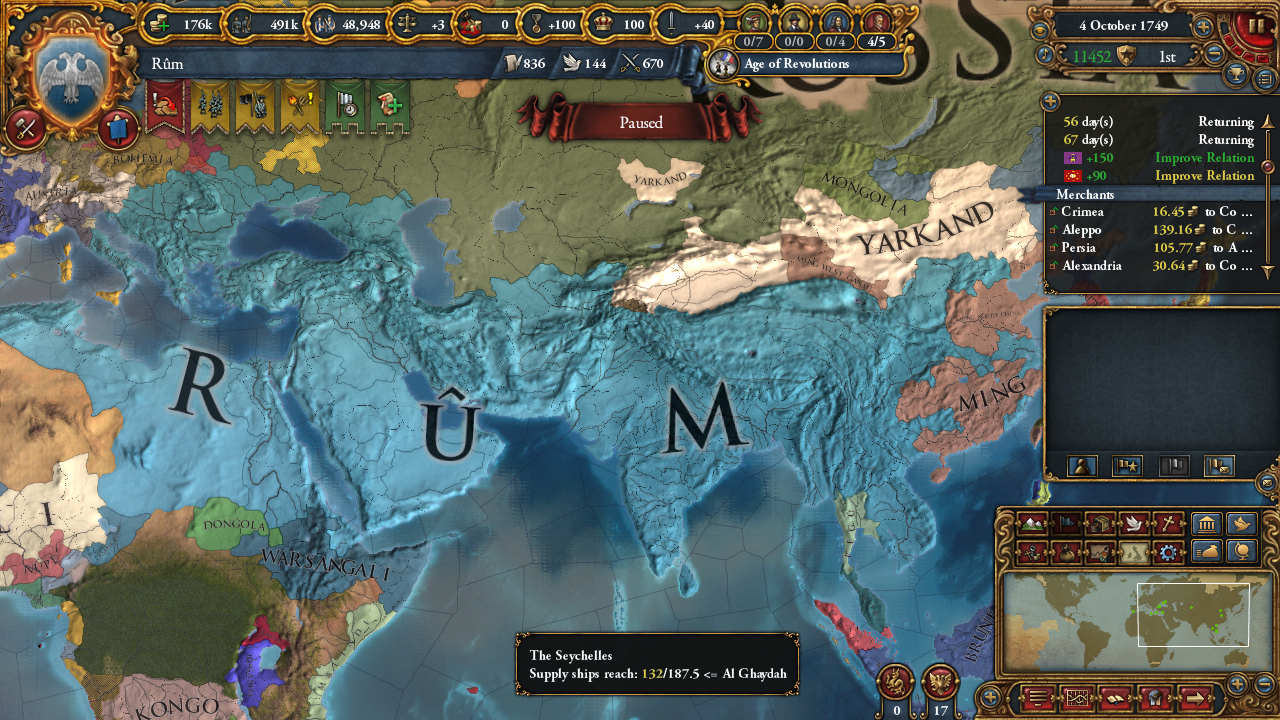The image size is (1280, 720).
Task: Open the message log book icon
Action: (1115, 698)
